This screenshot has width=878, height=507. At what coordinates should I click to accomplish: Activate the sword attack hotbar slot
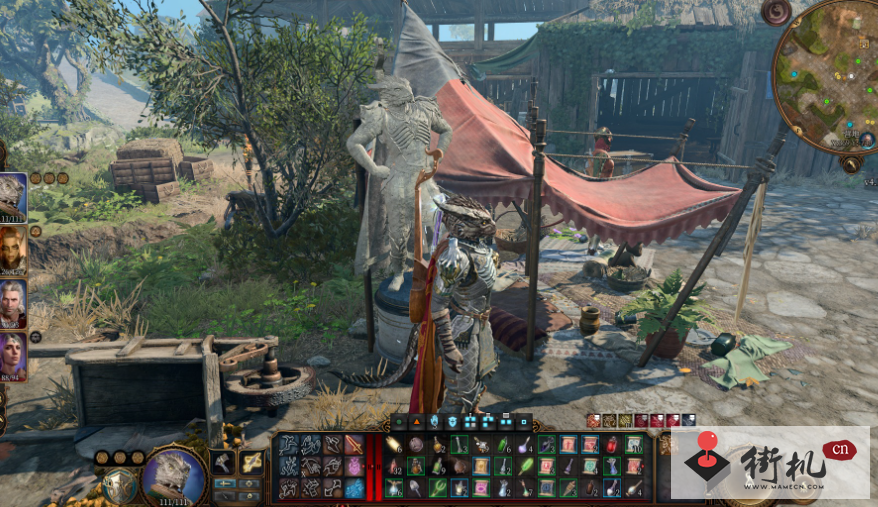tap(354, 444)
